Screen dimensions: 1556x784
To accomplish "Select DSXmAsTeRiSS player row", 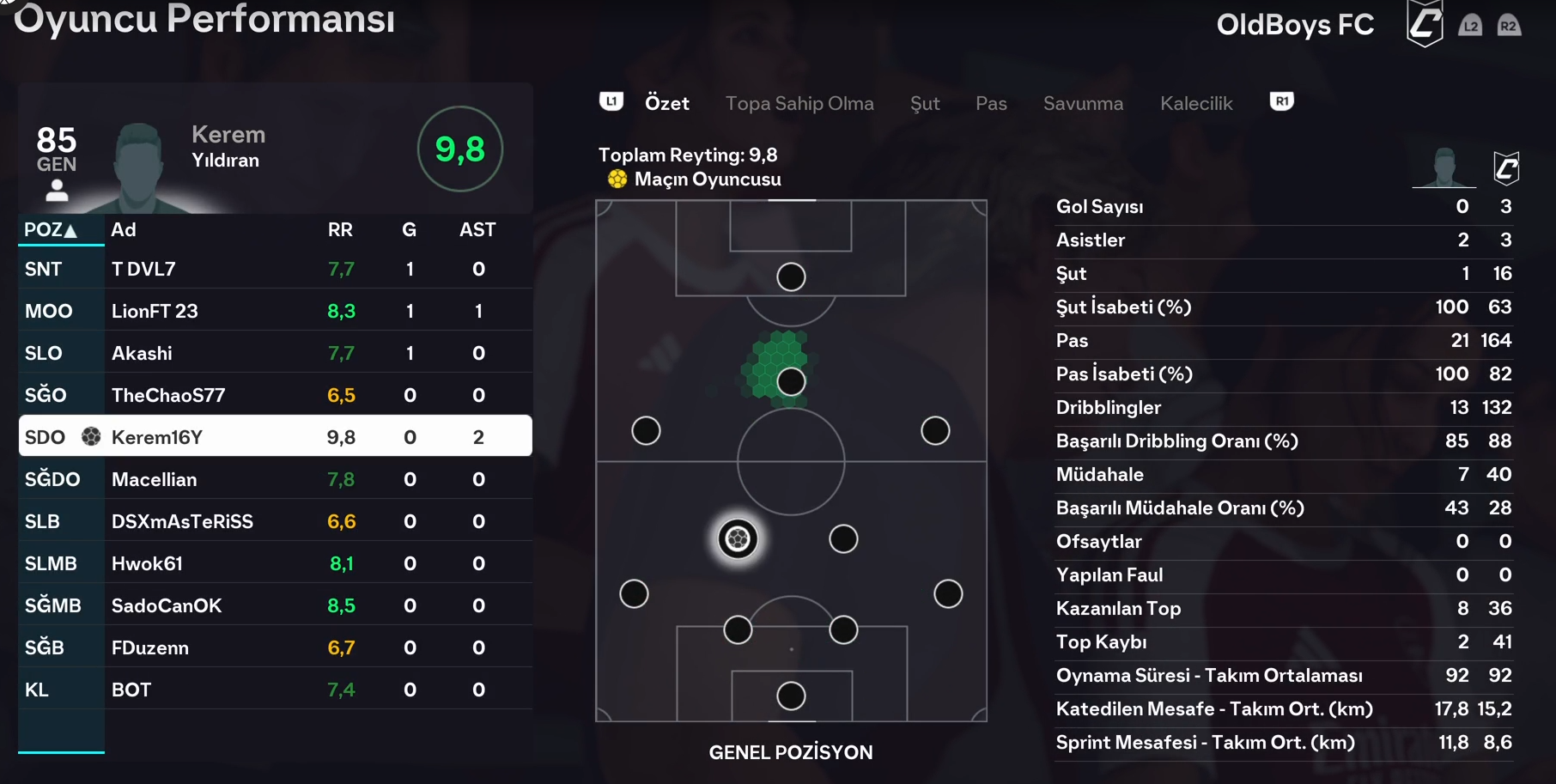I will 275,522.
